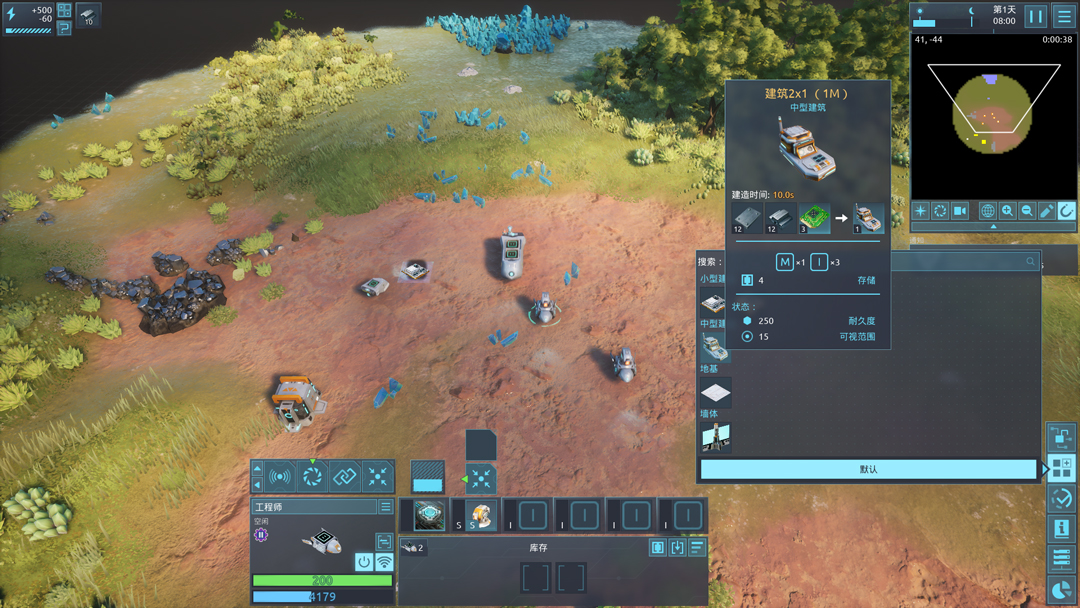This screenshot has width=1080, height=608.
Task: Open the main hamburger menu
Action: pyautogui.click(x=1064, y=16)
